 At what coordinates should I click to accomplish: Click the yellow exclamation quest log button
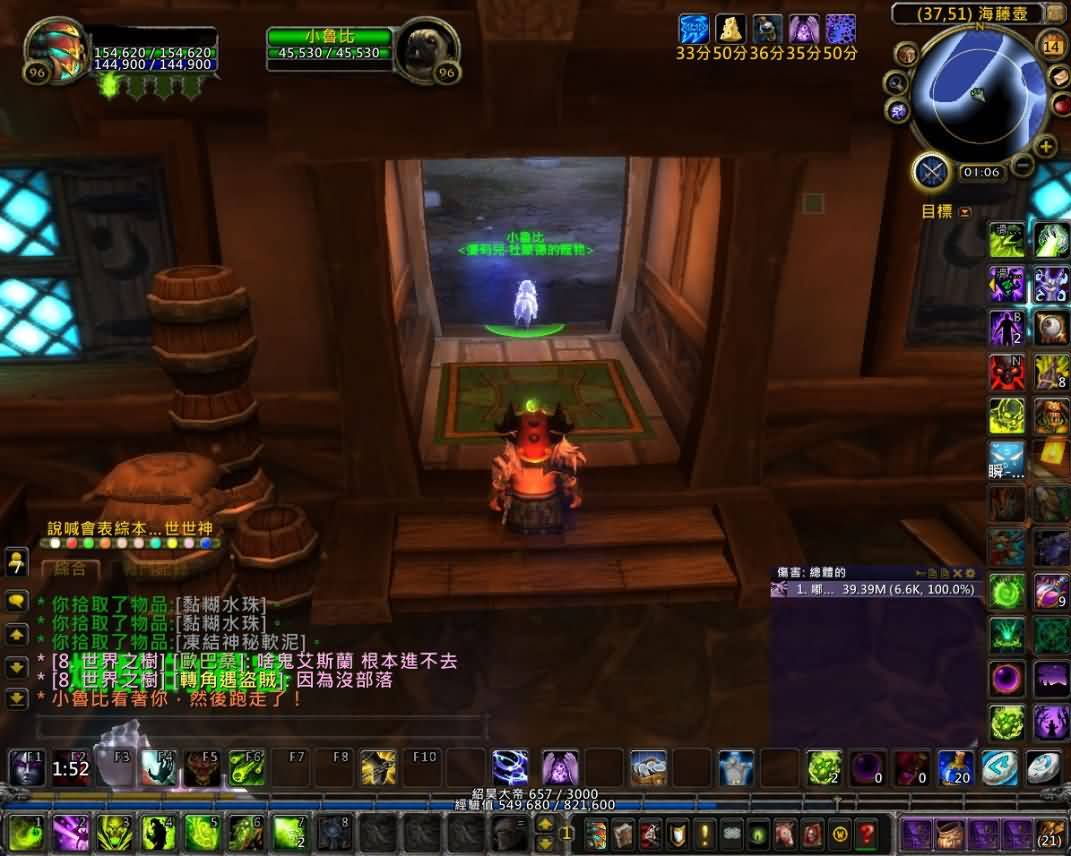click(x=704, y=832)
